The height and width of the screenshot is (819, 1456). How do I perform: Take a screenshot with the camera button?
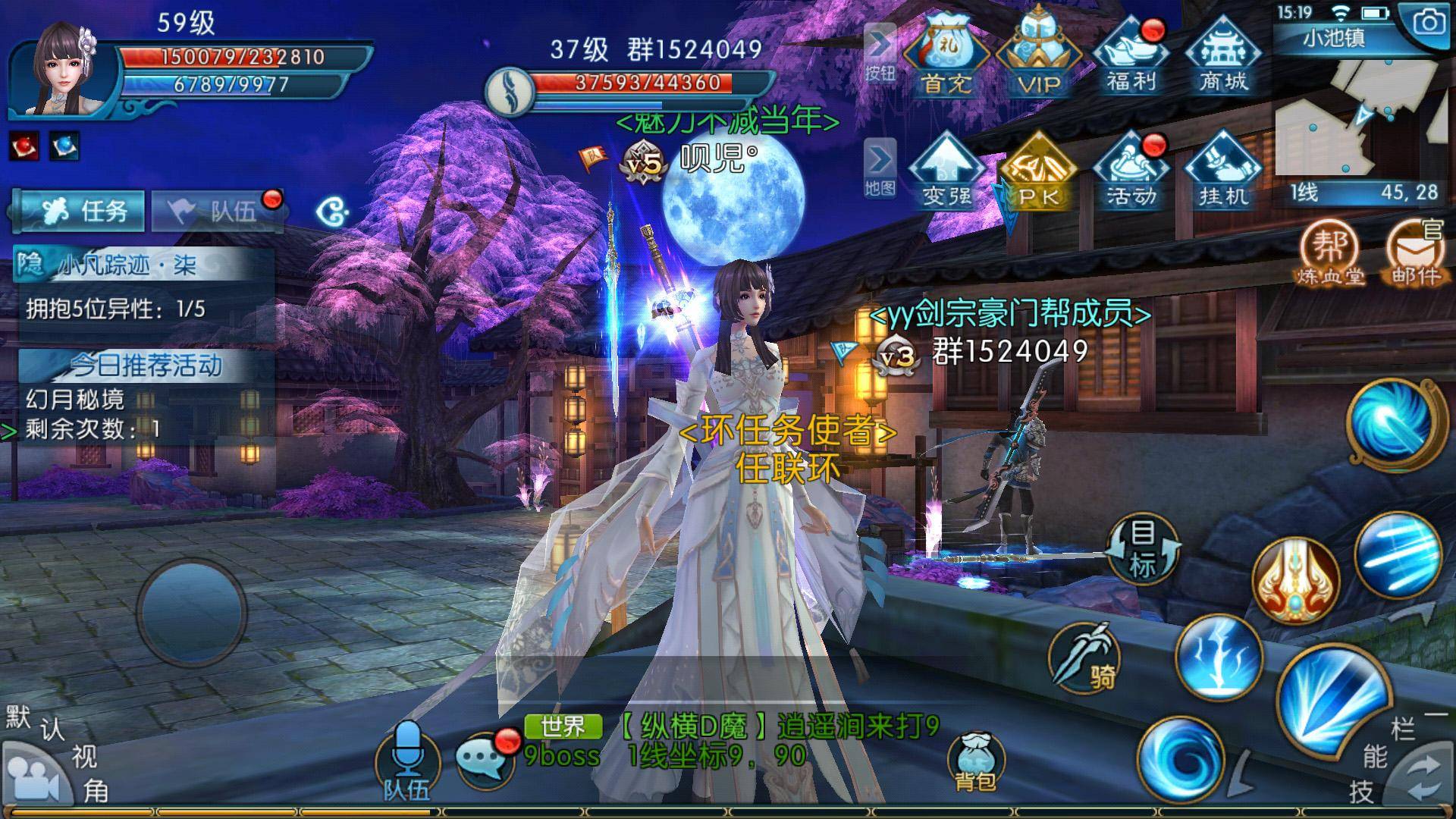coord(1429,24)
